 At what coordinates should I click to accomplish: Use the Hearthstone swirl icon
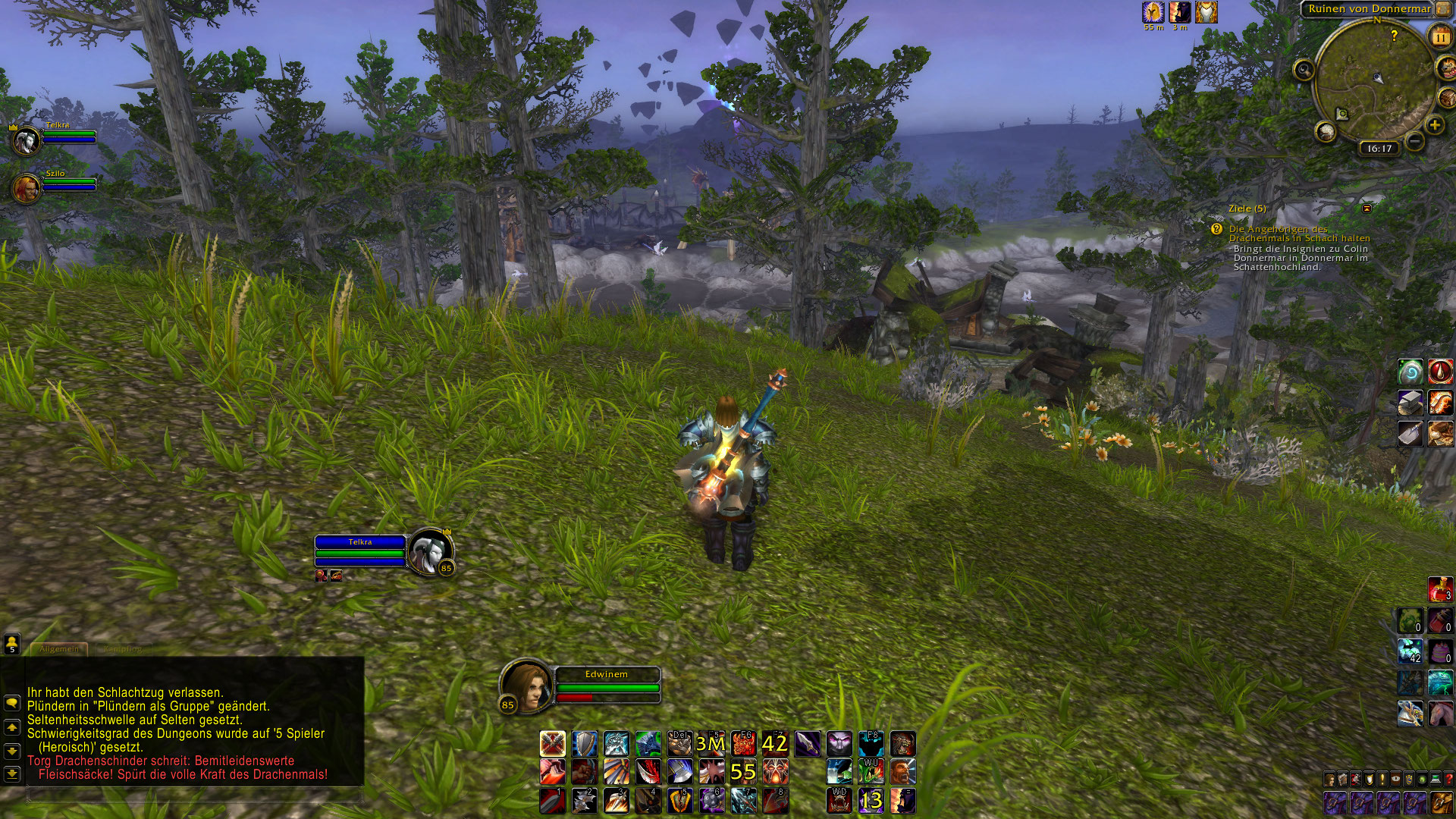pos(1410,372)
